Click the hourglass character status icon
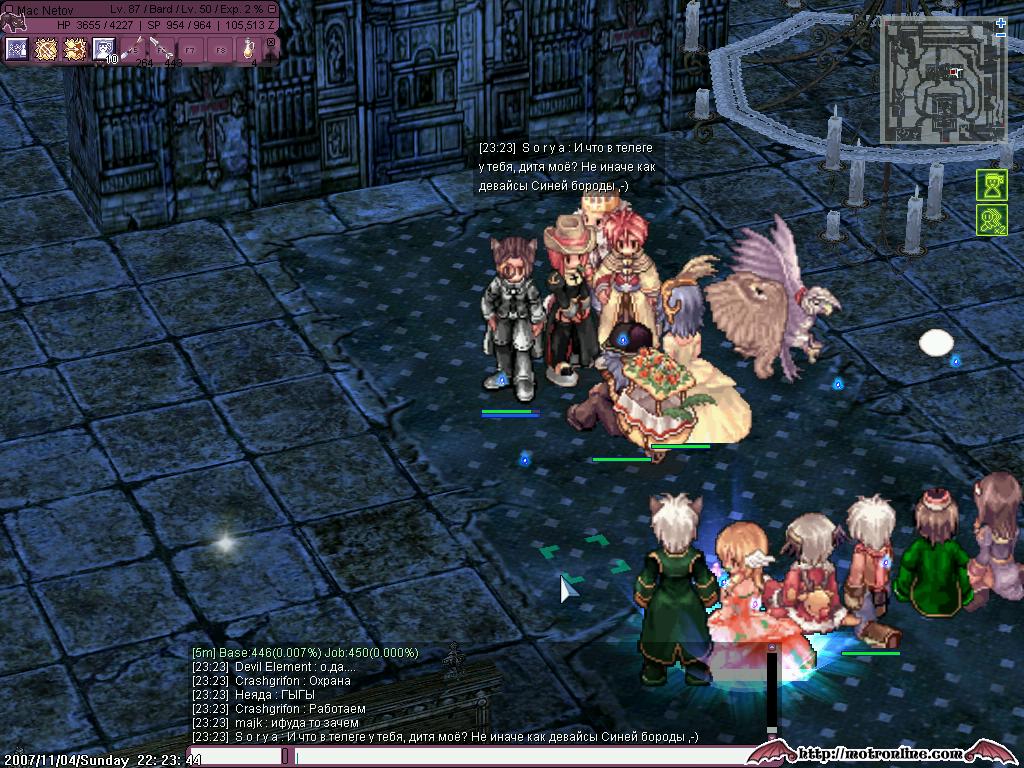1024x768 pixels. (991, 186)
